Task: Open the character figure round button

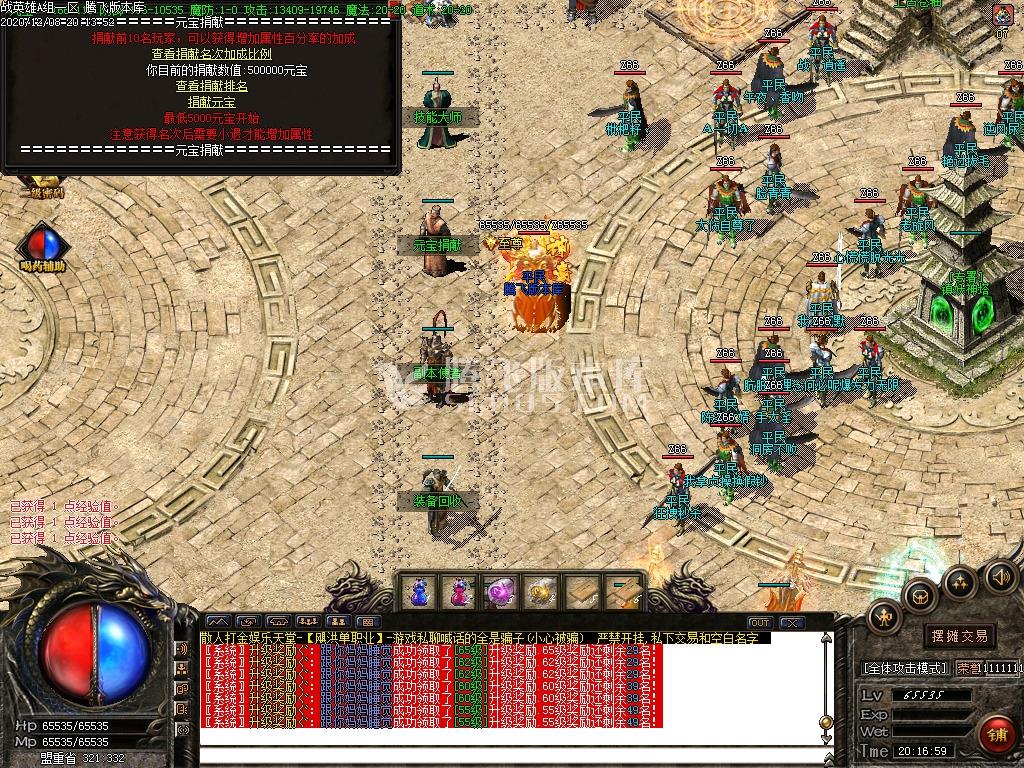Action: point(884,618)
